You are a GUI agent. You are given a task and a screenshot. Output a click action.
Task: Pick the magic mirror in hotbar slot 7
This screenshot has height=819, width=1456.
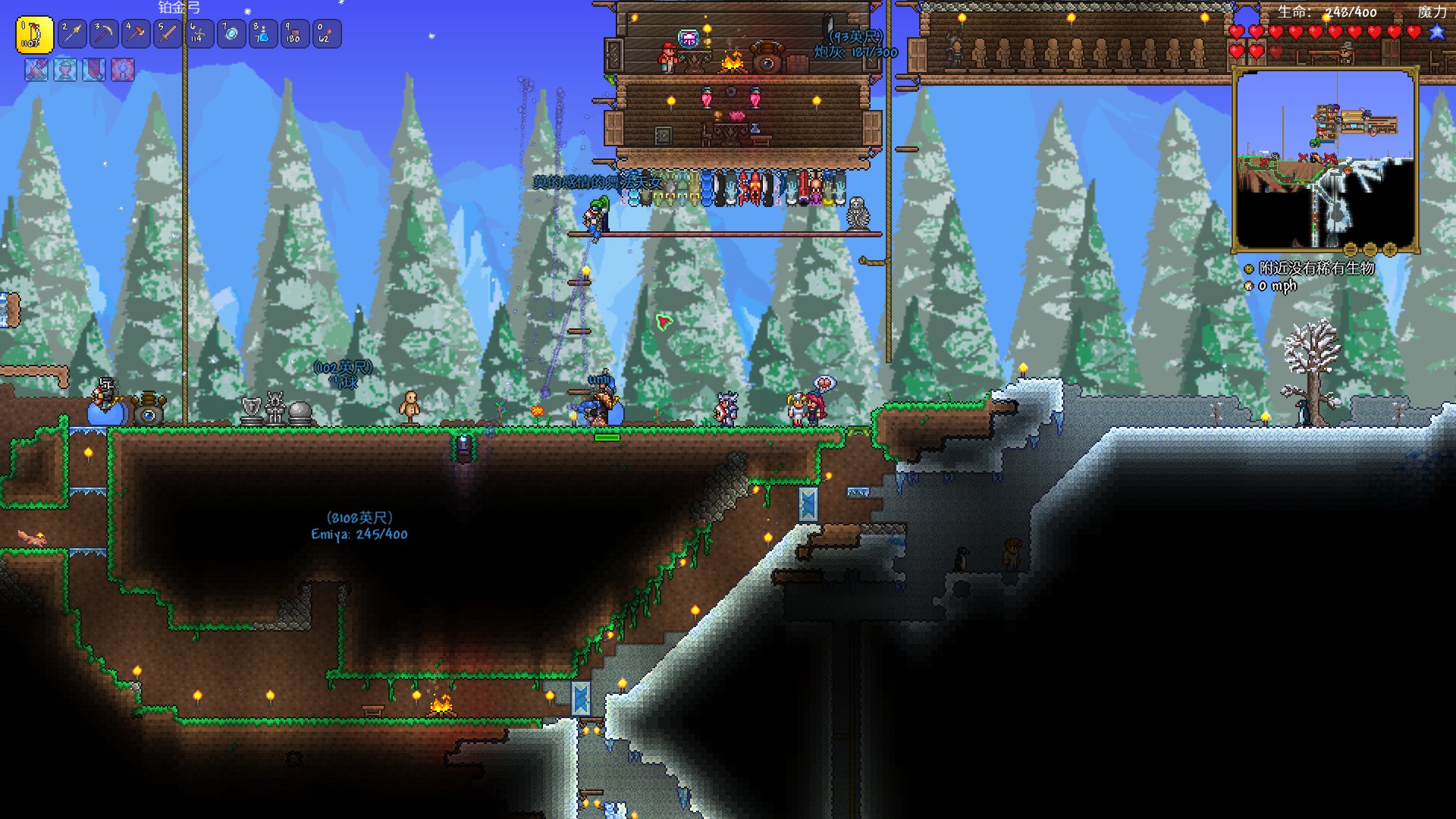[231, 34]
